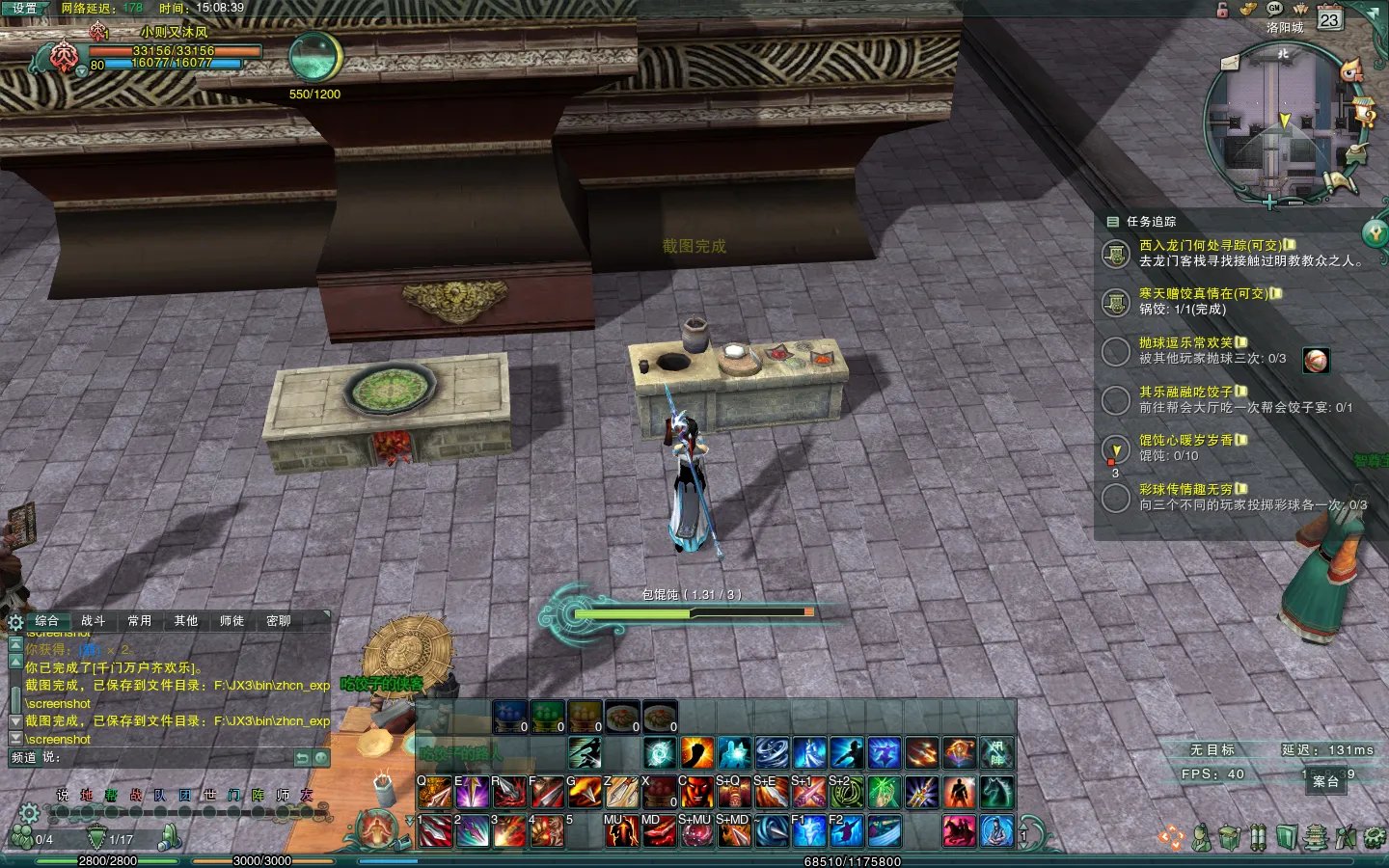
Task: Contact the GM via the speech bubble icon
Action: [1274, 8]
